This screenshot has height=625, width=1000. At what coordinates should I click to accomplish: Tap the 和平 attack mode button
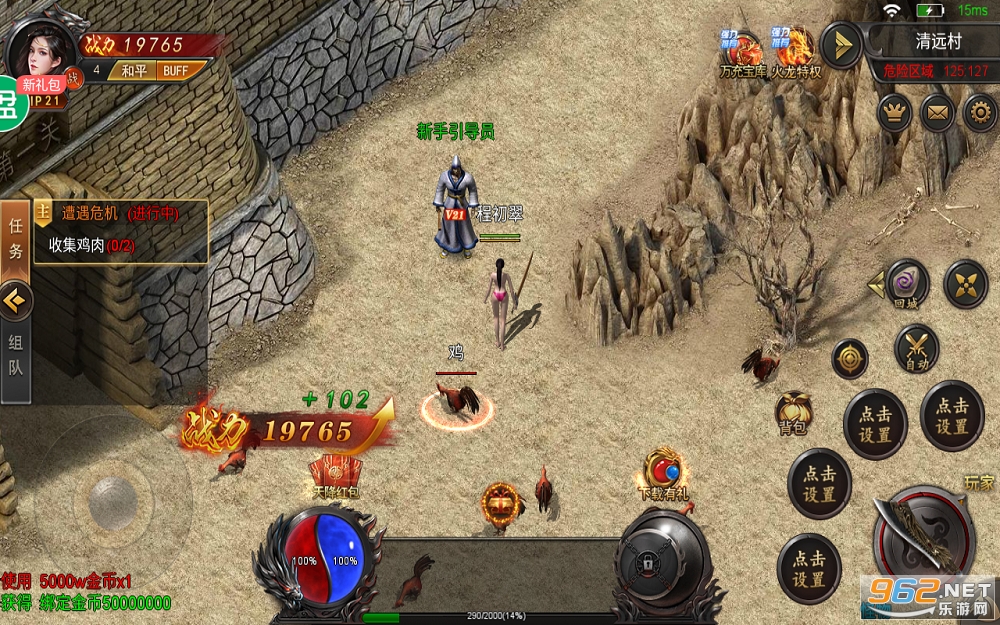[133, 71]
